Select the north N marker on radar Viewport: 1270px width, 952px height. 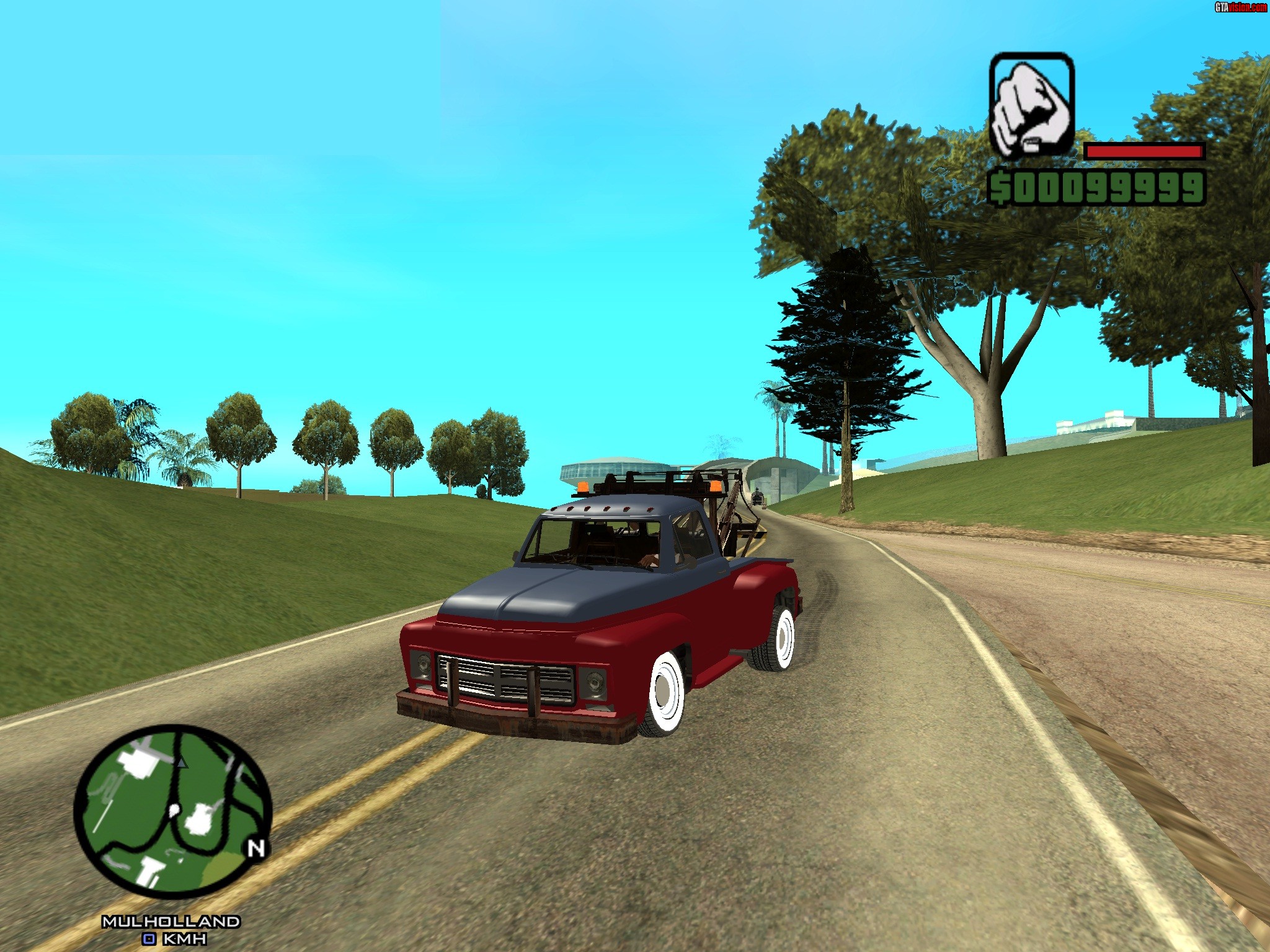257,848
